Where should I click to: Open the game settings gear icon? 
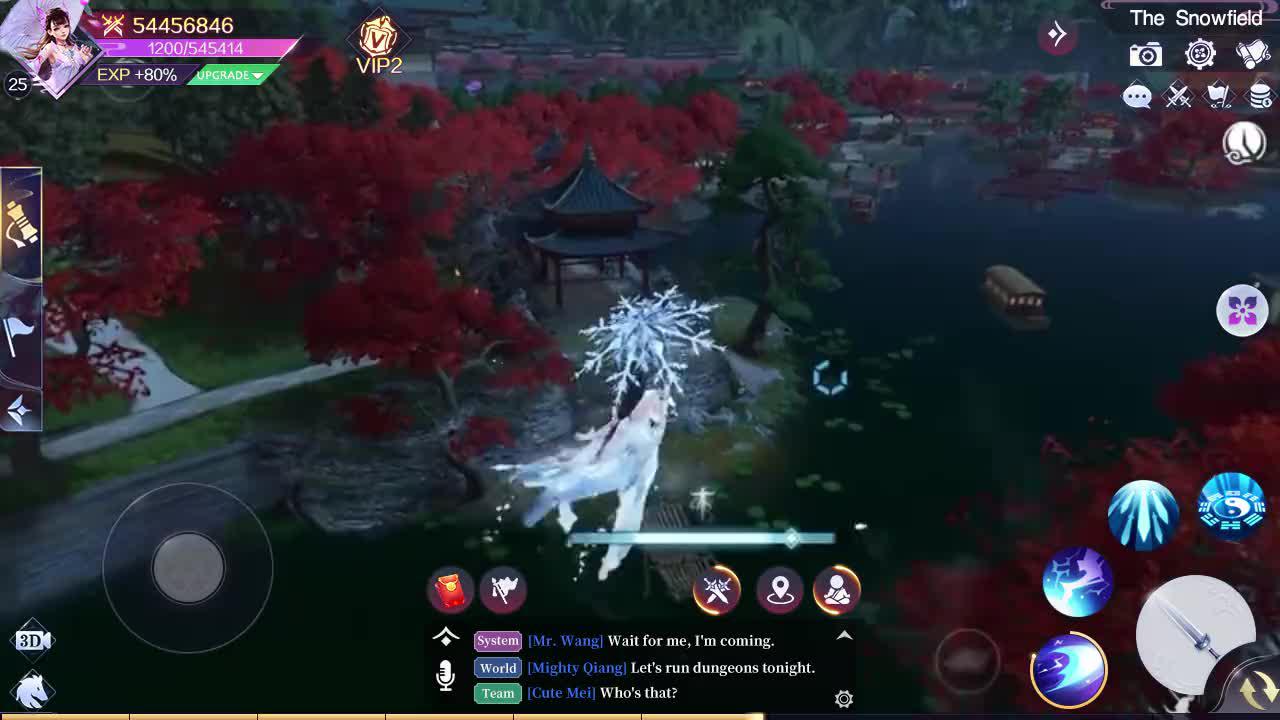pyautogui.click(x=1200, y=54)
